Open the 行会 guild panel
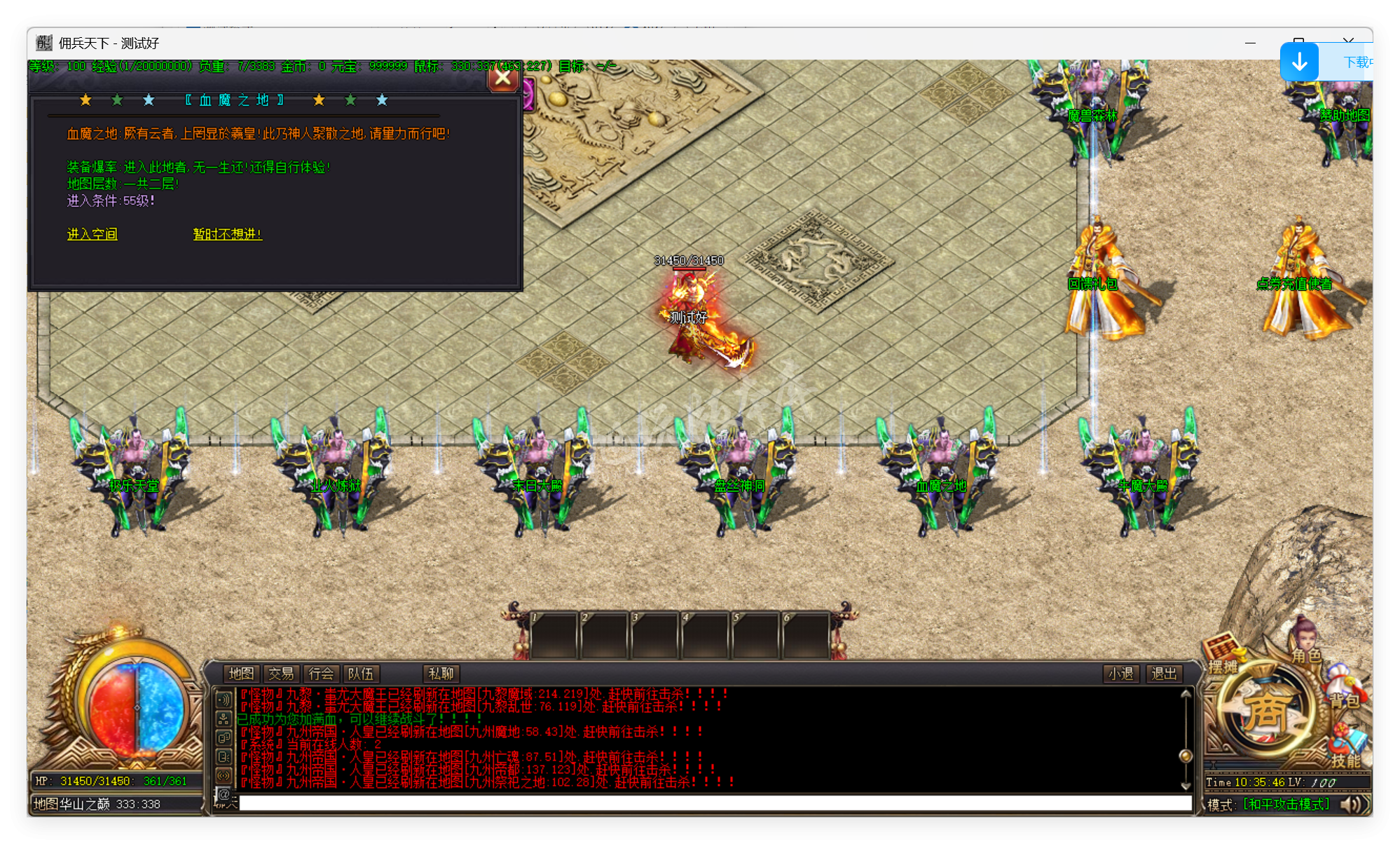 click(x=321, y=674)
